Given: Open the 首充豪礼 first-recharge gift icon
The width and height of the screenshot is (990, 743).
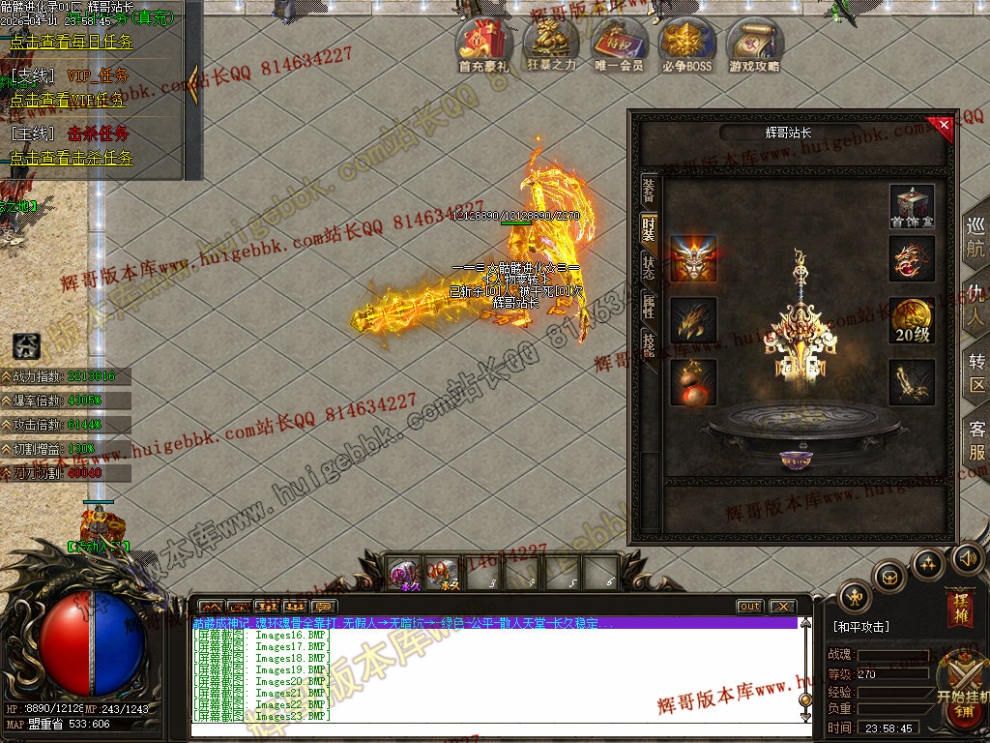Looking at the screenshot, I should [483, 45].
